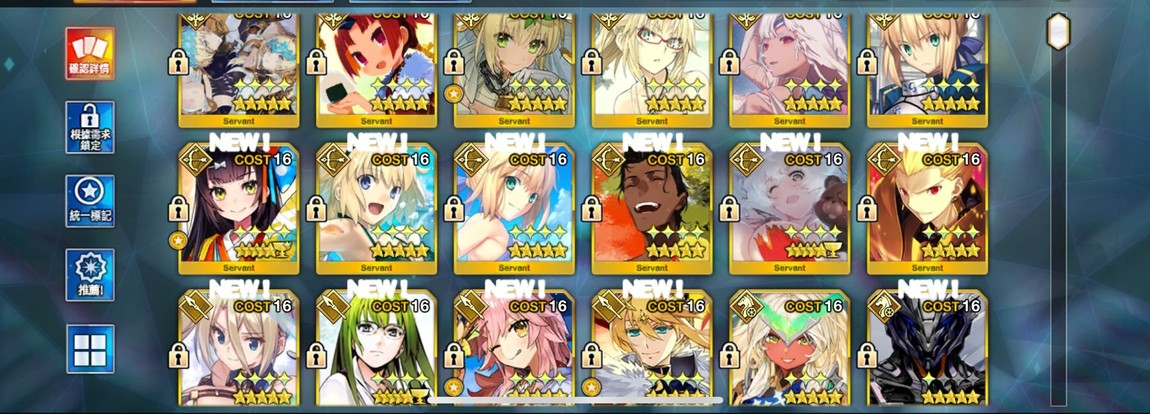1150x414 pixels.
Task: Select the green-haired Enkidu servant card
Action: (377, 352)
